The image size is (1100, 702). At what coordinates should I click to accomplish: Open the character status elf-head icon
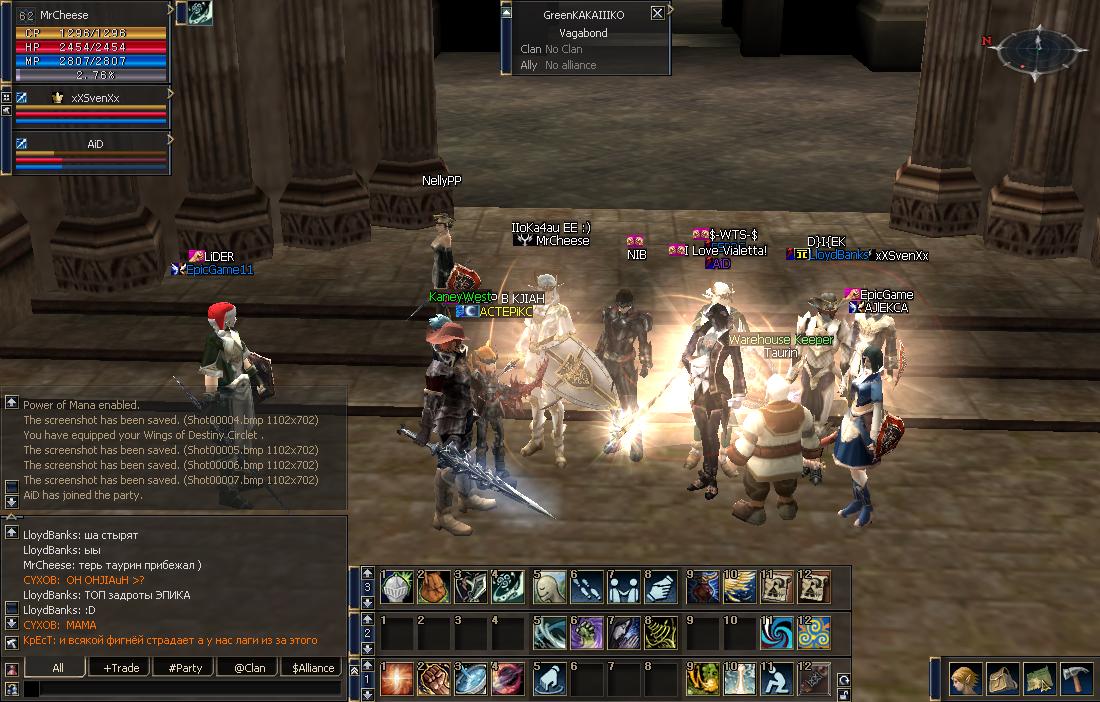[x=966, y=680]
